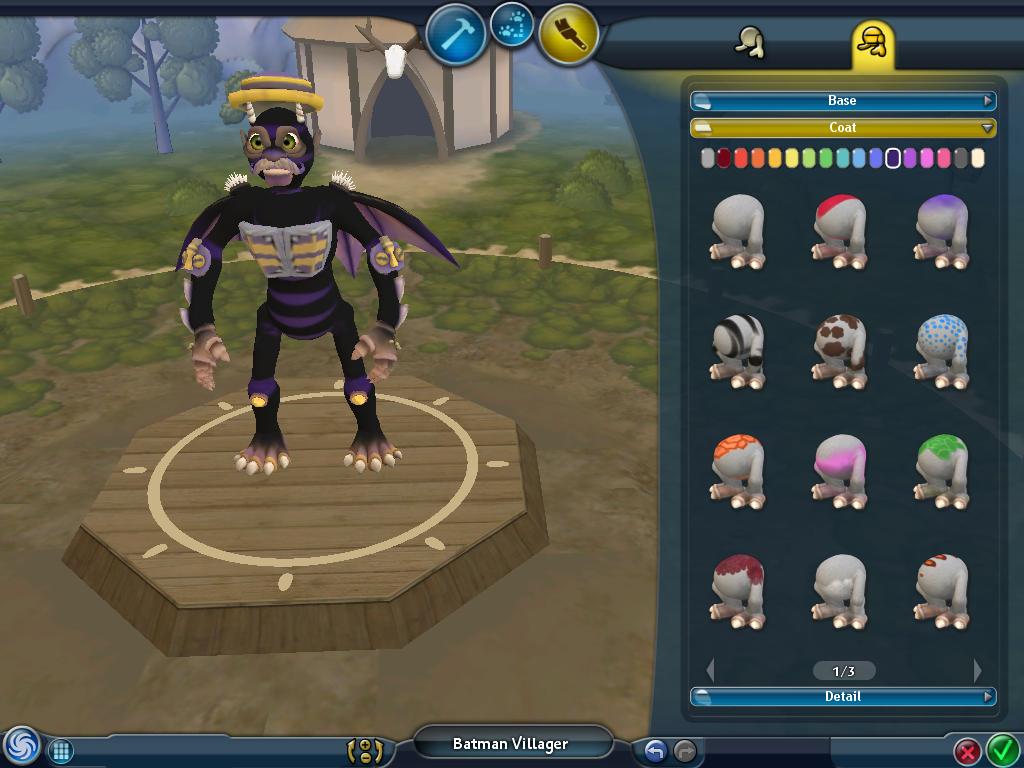Expand the Base paint section
1024x768 pixels.
click(x=842, y=101)
